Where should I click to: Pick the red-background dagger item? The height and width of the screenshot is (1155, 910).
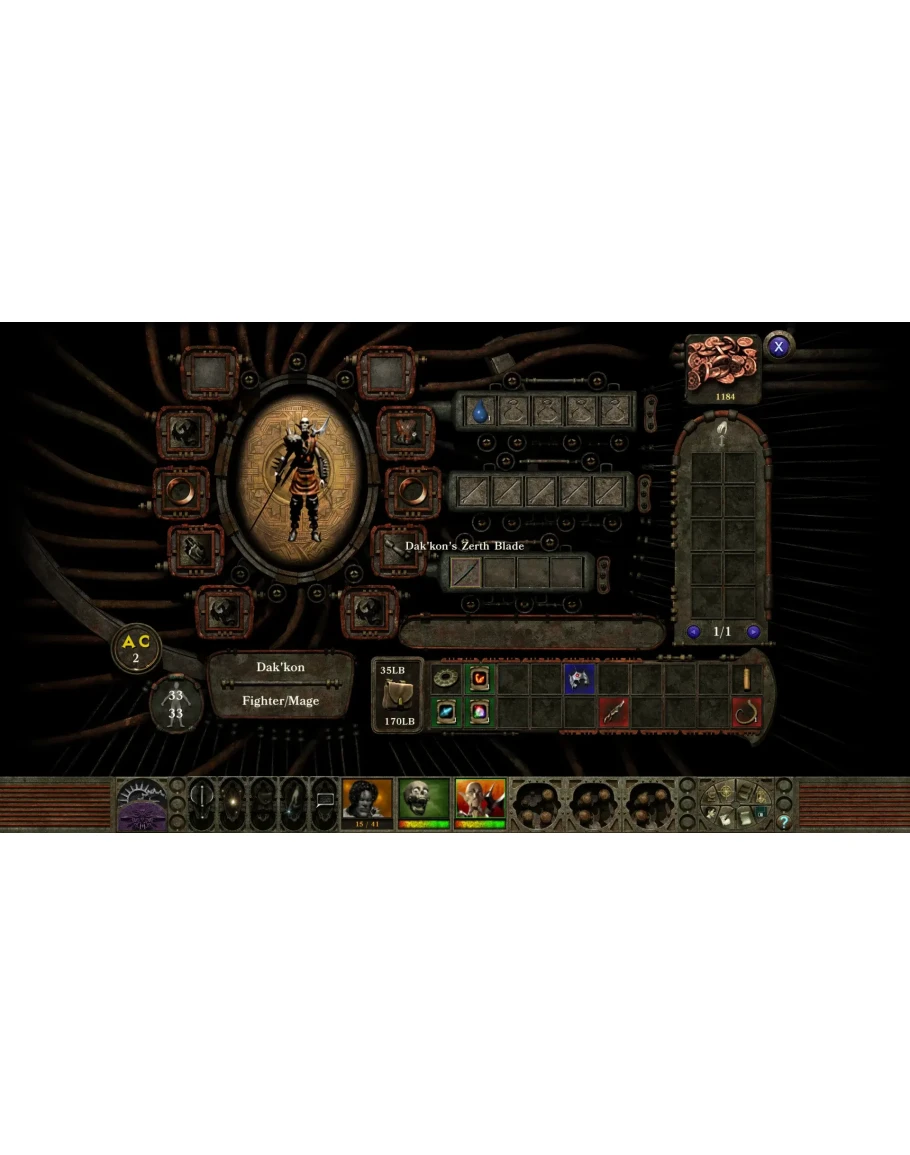coord(613,712)
